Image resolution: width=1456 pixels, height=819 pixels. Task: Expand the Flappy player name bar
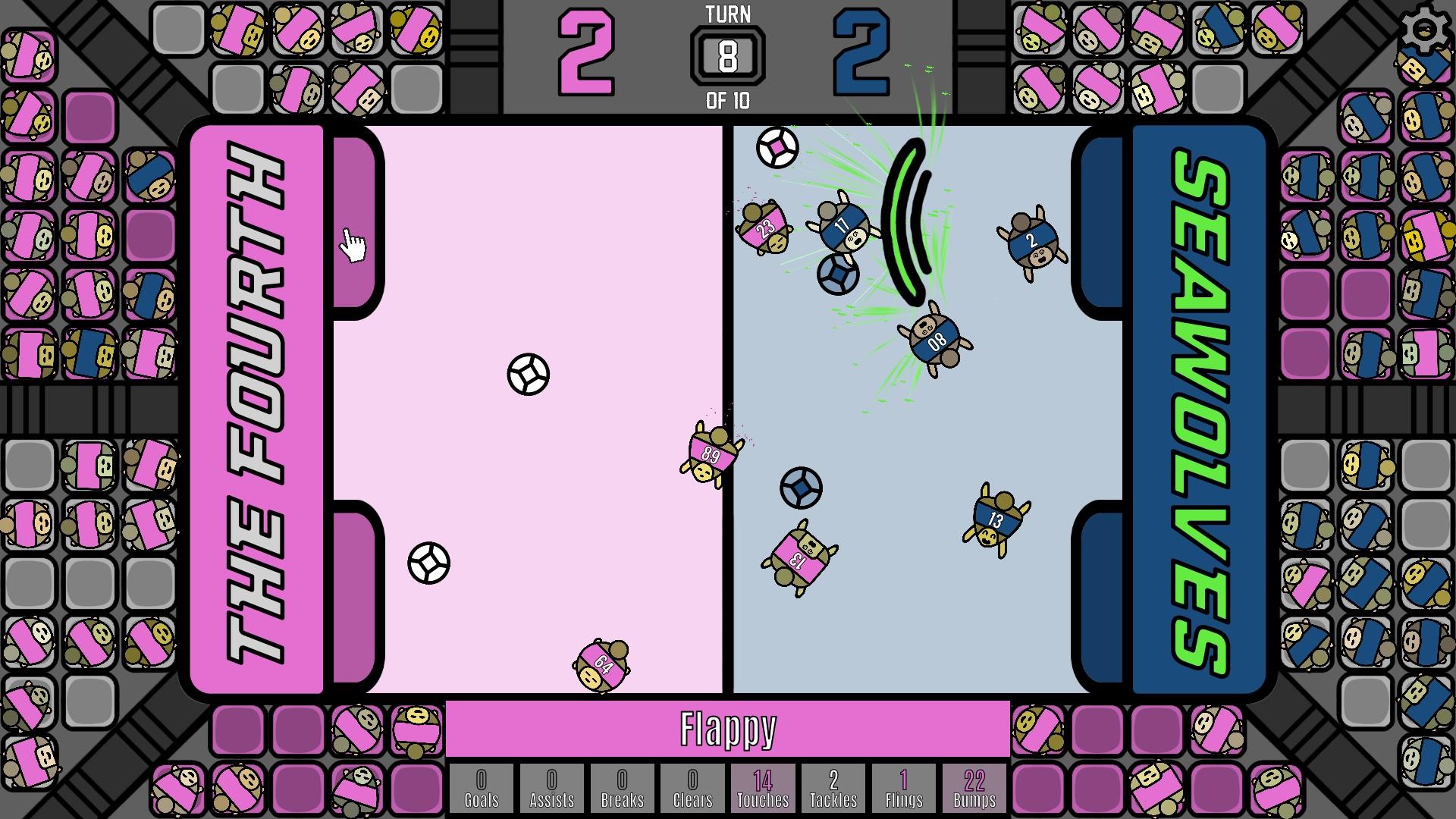pyautogui.click(x=728, y=730)
